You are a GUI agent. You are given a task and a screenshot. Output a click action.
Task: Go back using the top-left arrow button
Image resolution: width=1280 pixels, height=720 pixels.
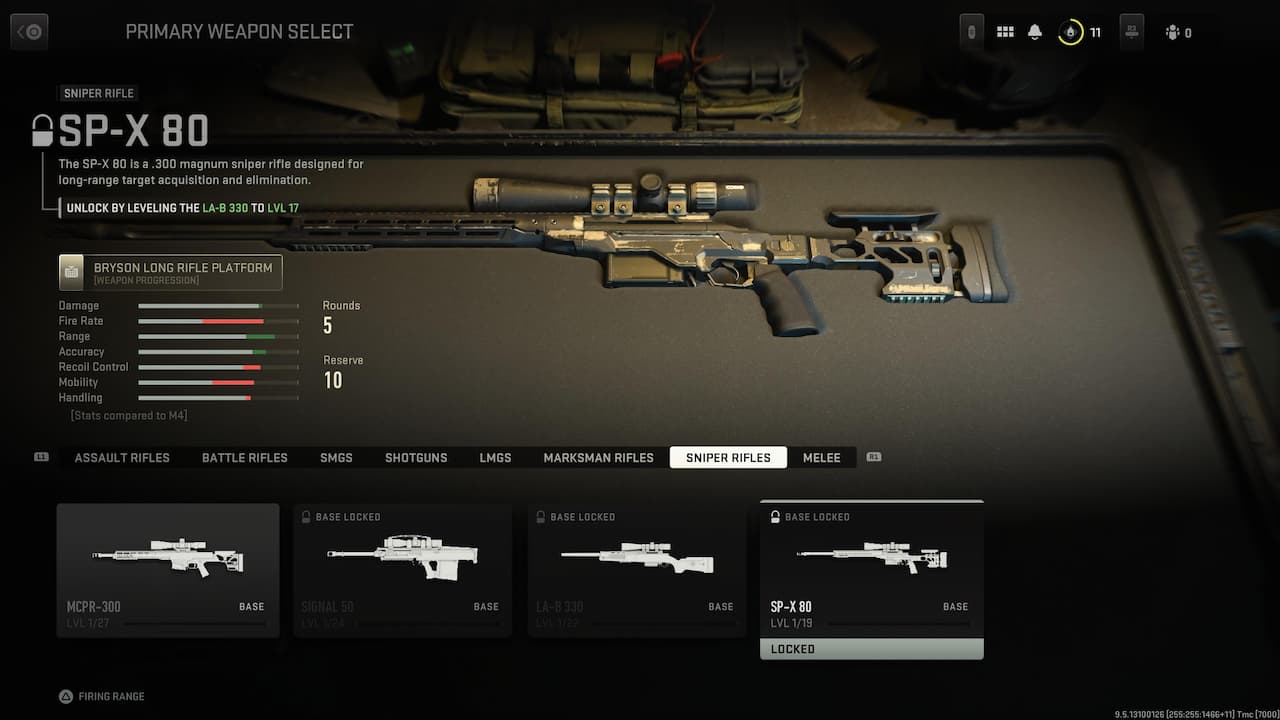click(x=29, y=32)
